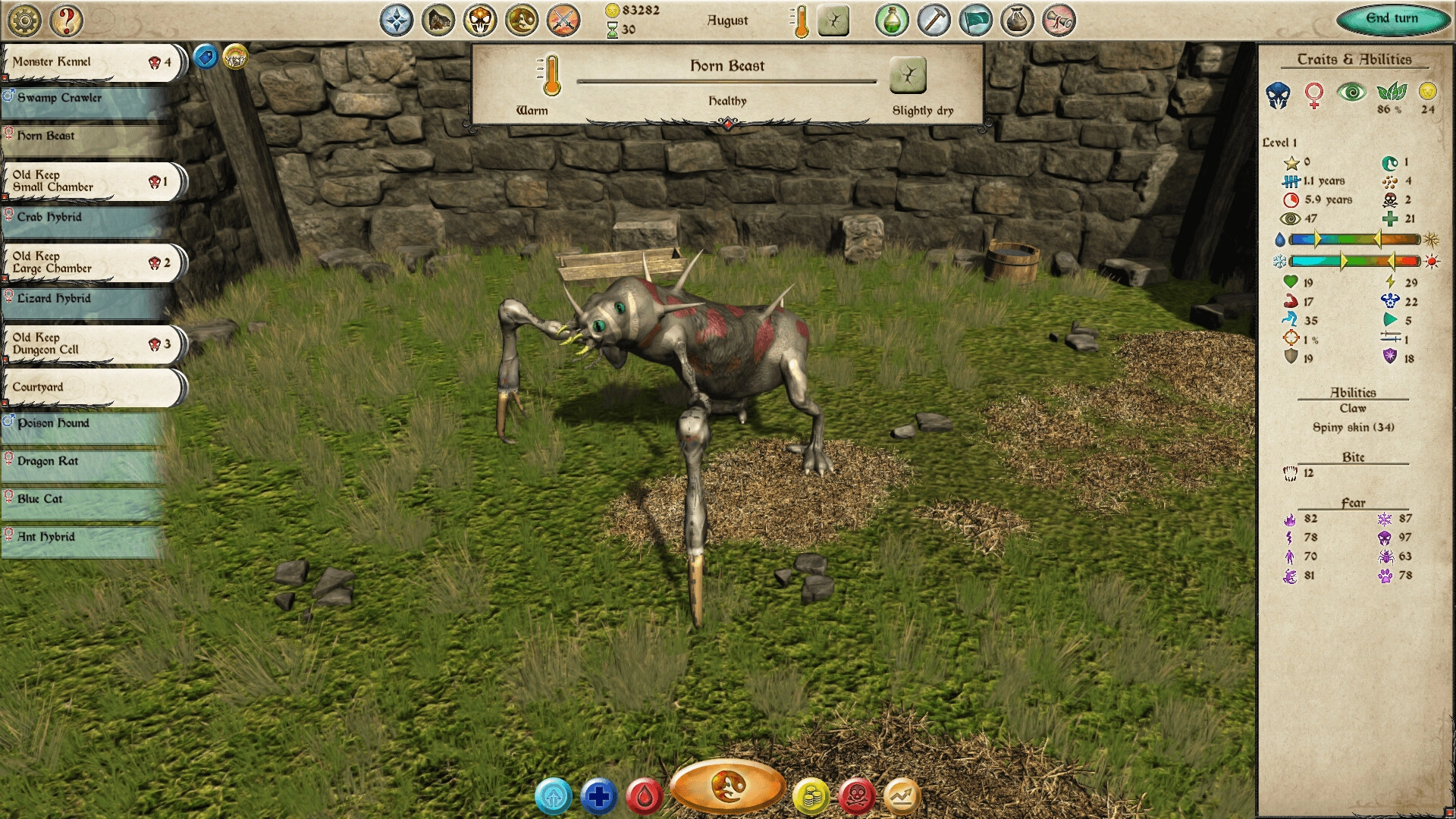The image size is (1456, 819).
Task: End the current turn
Action: coord(1392,19)
